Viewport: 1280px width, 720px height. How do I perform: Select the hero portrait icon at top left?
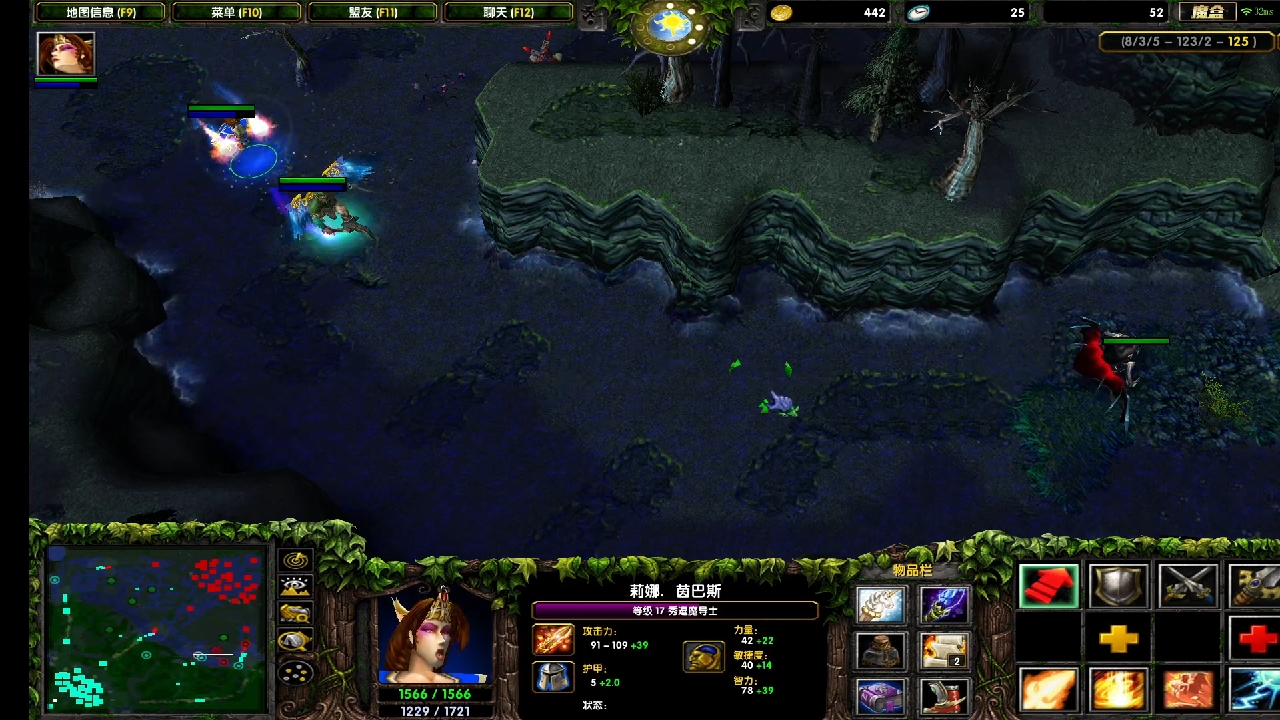click(66, 54)
